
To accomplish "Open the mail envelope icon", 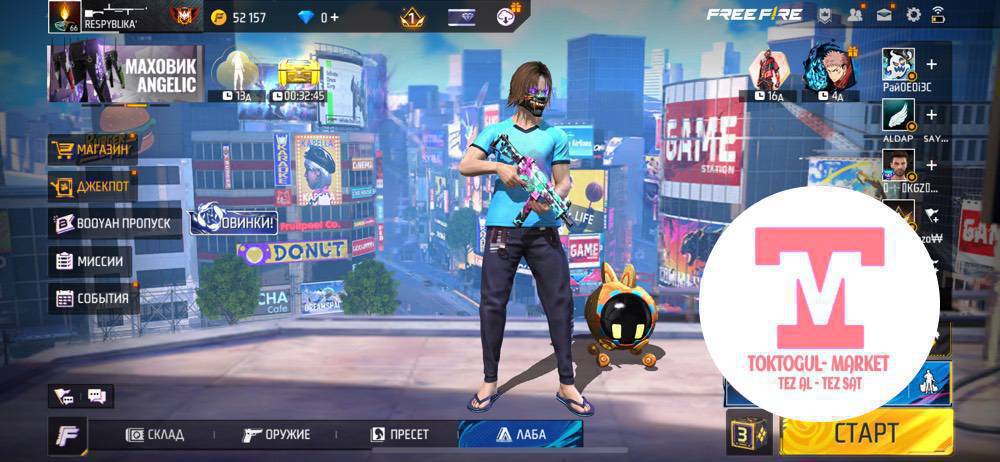I will coord(884,15).
